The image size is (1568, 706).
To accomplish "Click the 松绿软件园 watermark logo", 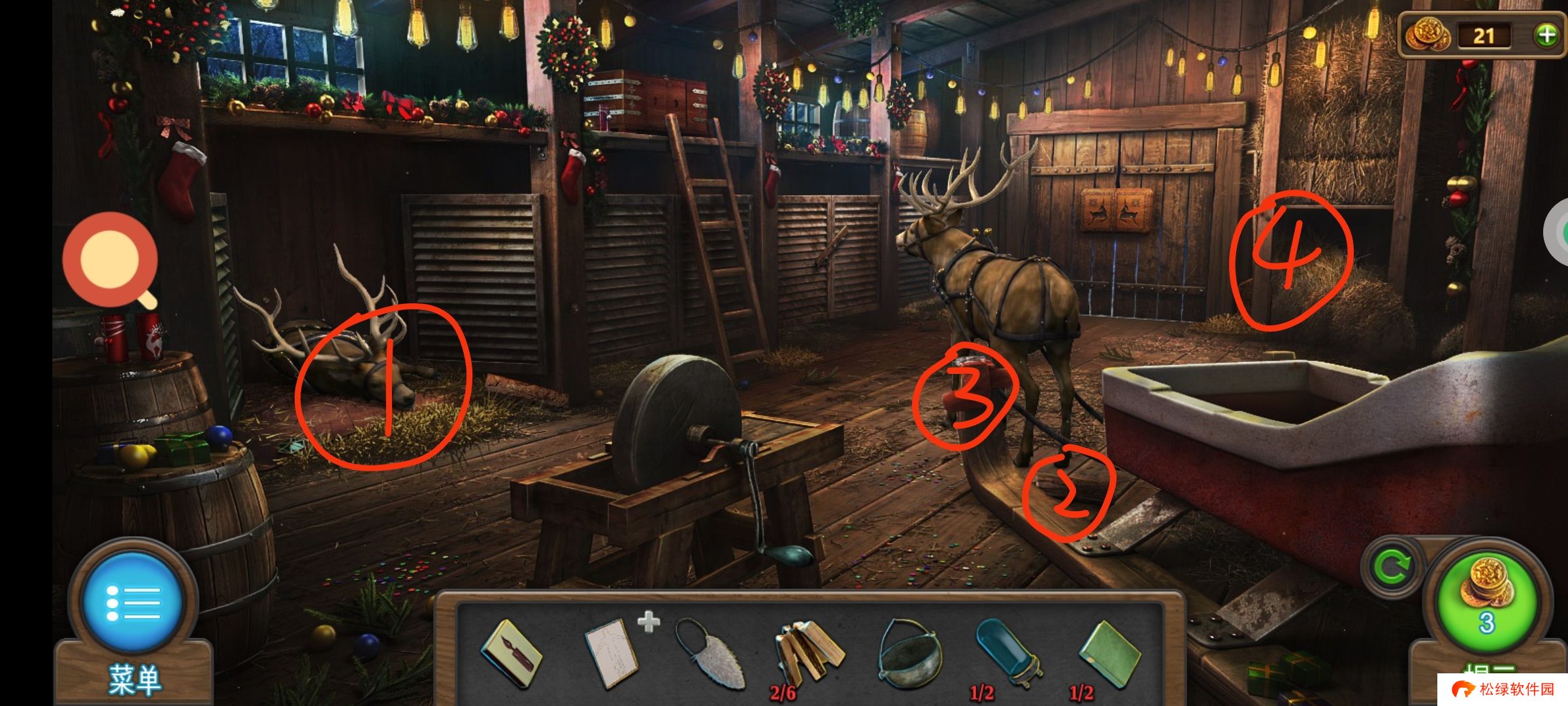I will [1501, 690].
